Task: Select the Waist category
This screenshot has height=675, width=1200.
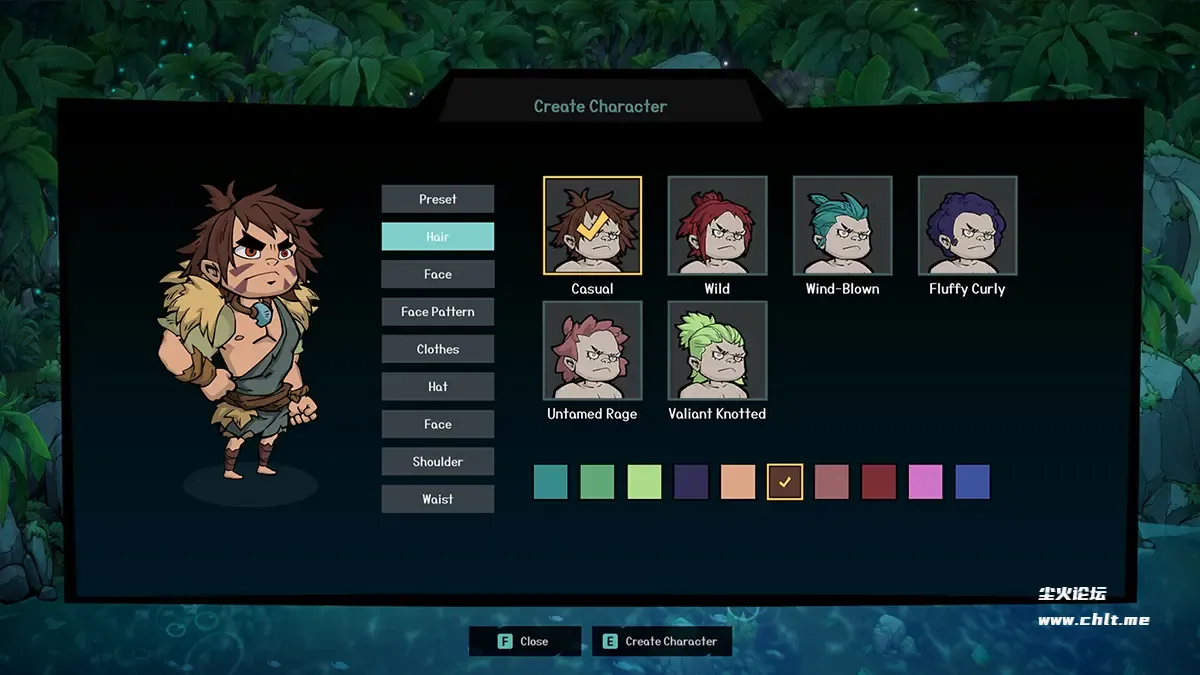Action: (x=437, y=499)
